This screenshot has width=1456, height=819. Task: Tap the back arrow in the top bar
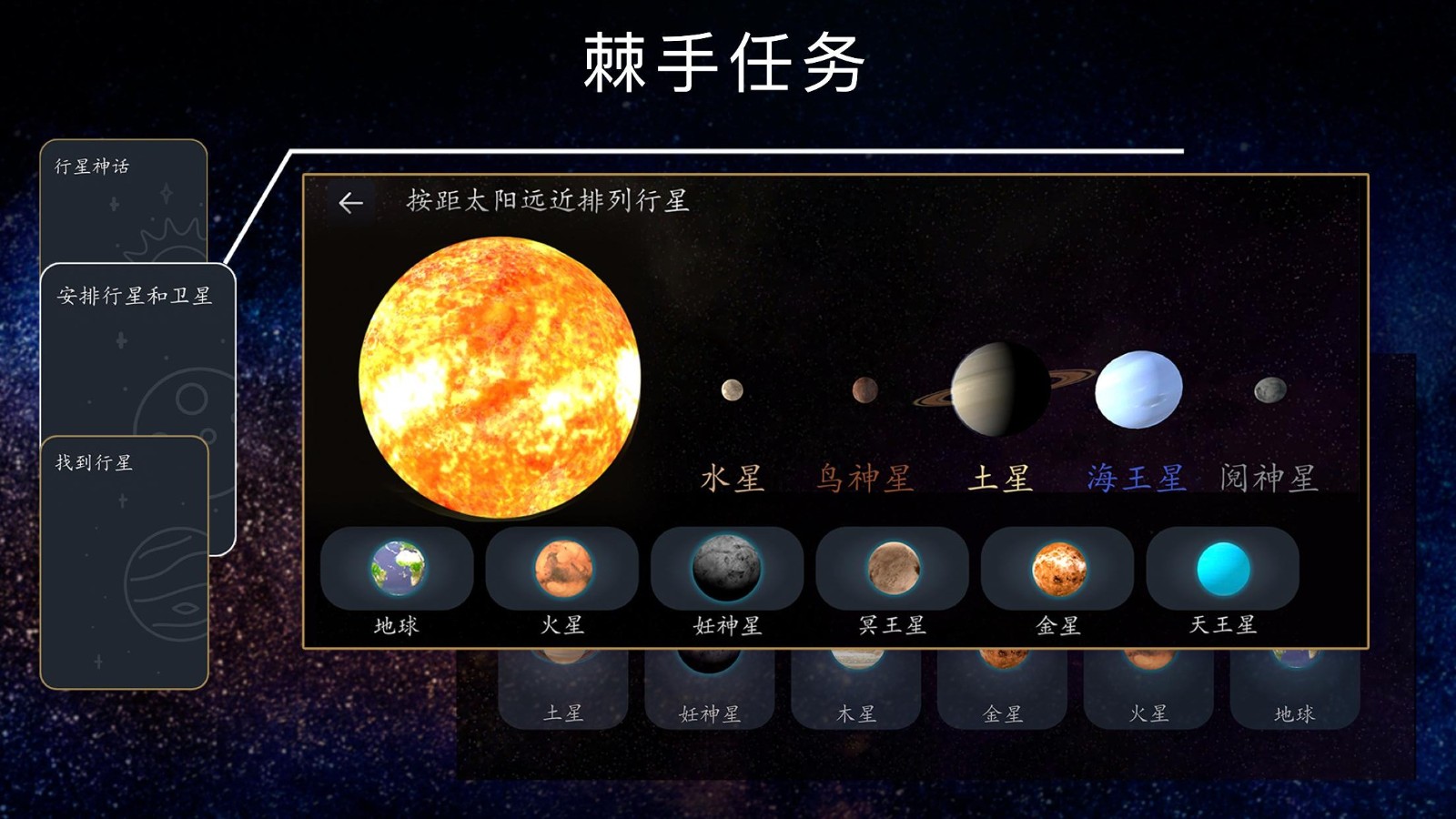coord(351,202)
